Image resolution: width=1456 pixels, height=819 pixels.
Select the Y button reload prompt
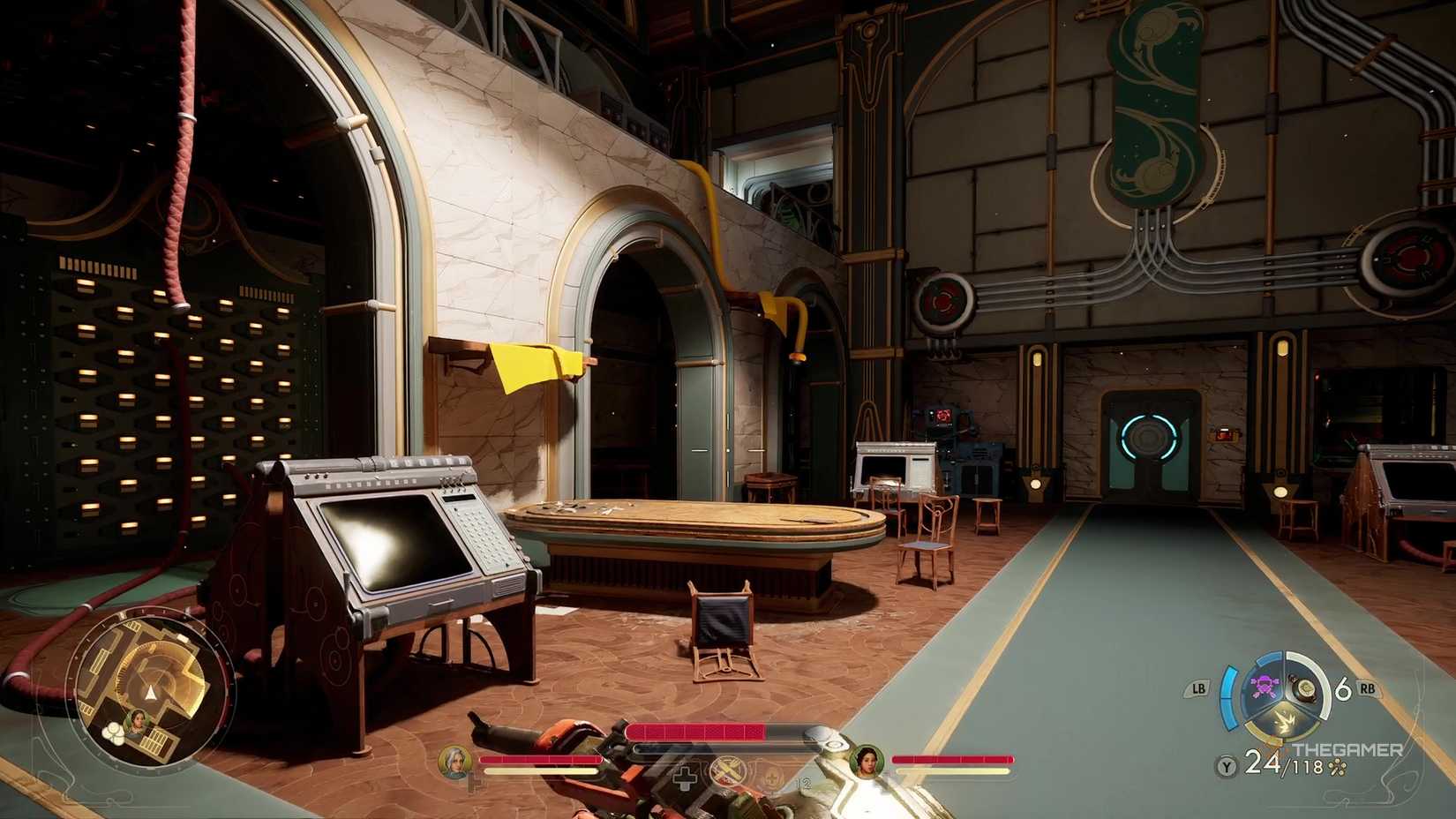click(x=1226, y=766)
